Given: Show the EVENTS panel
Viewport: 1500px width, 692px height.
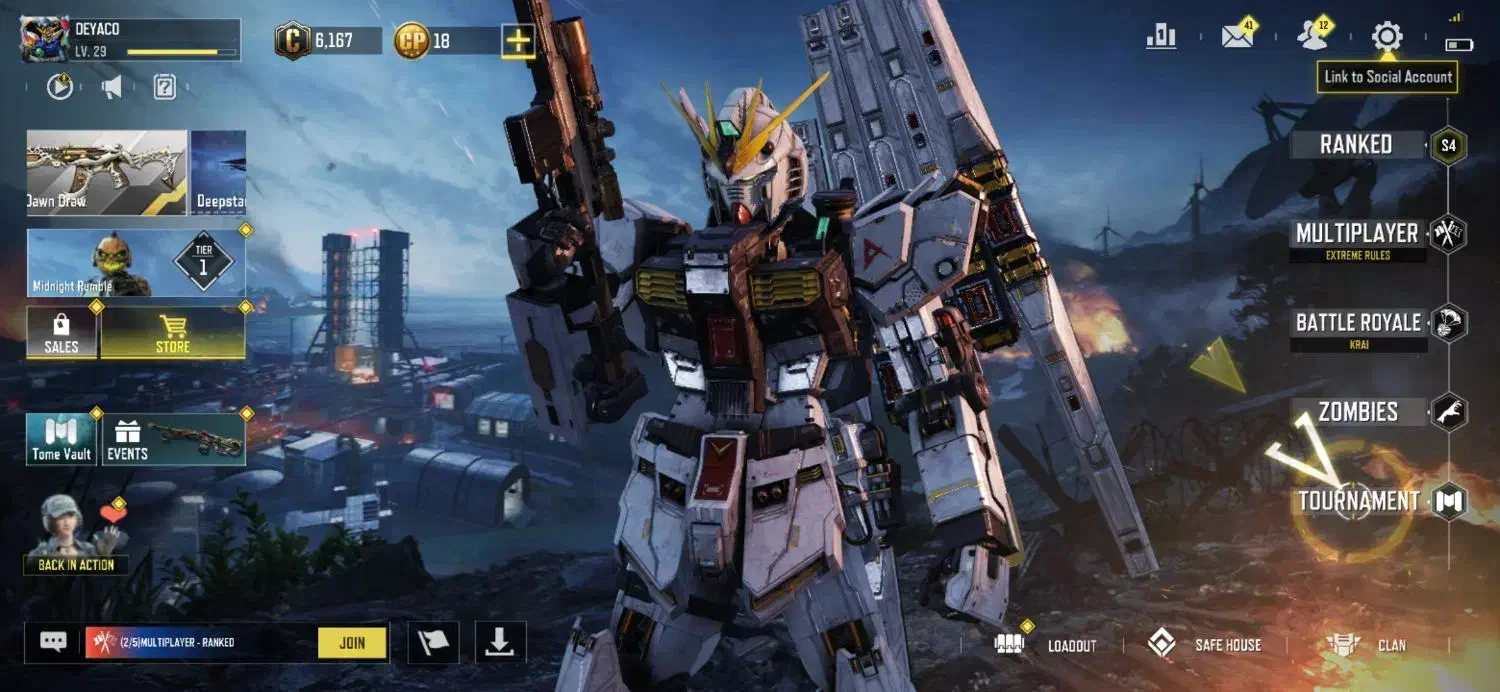Looking at the screenshot, I should 173,440.
